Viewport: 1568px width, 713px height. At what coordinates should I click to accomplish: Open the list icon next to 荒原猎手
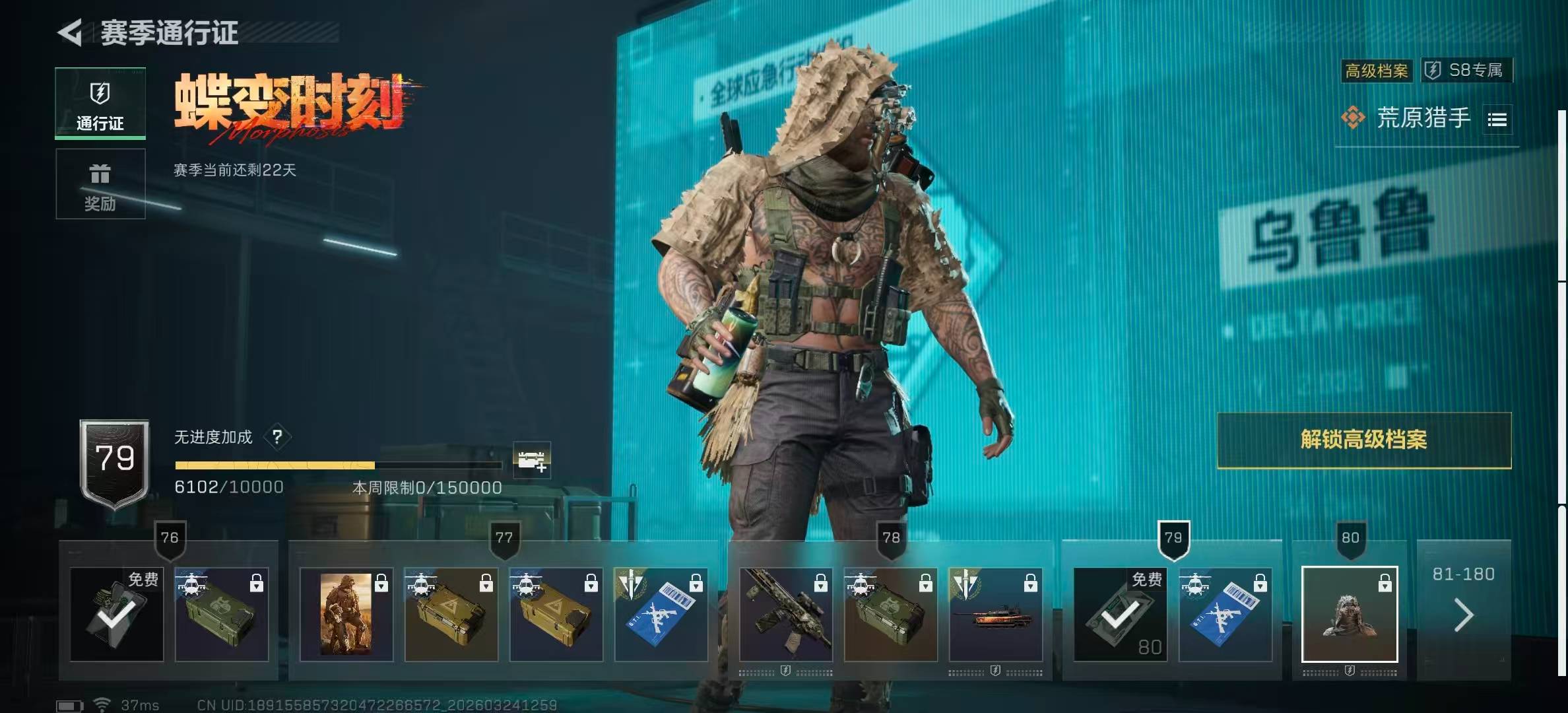[1497, 119]
